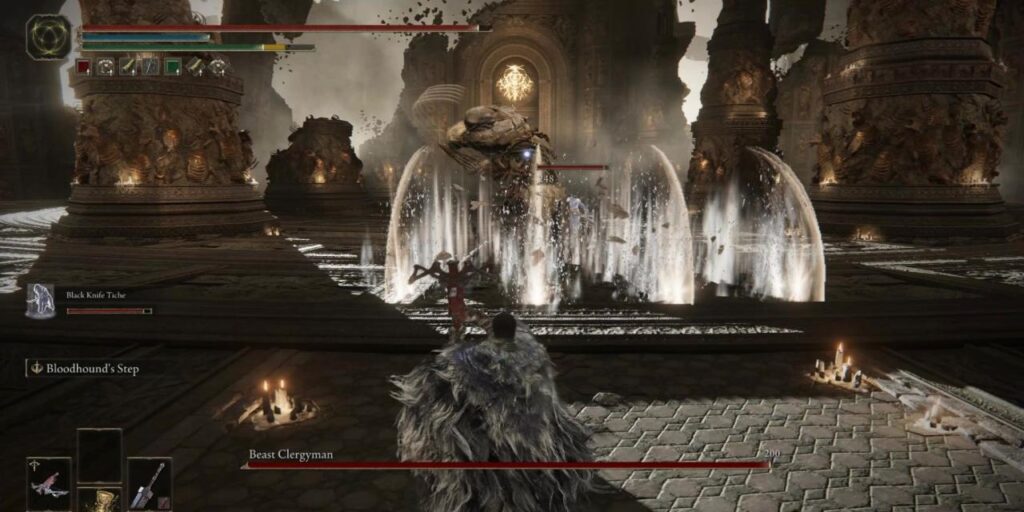Select the green square buff icon

(173, 67)
